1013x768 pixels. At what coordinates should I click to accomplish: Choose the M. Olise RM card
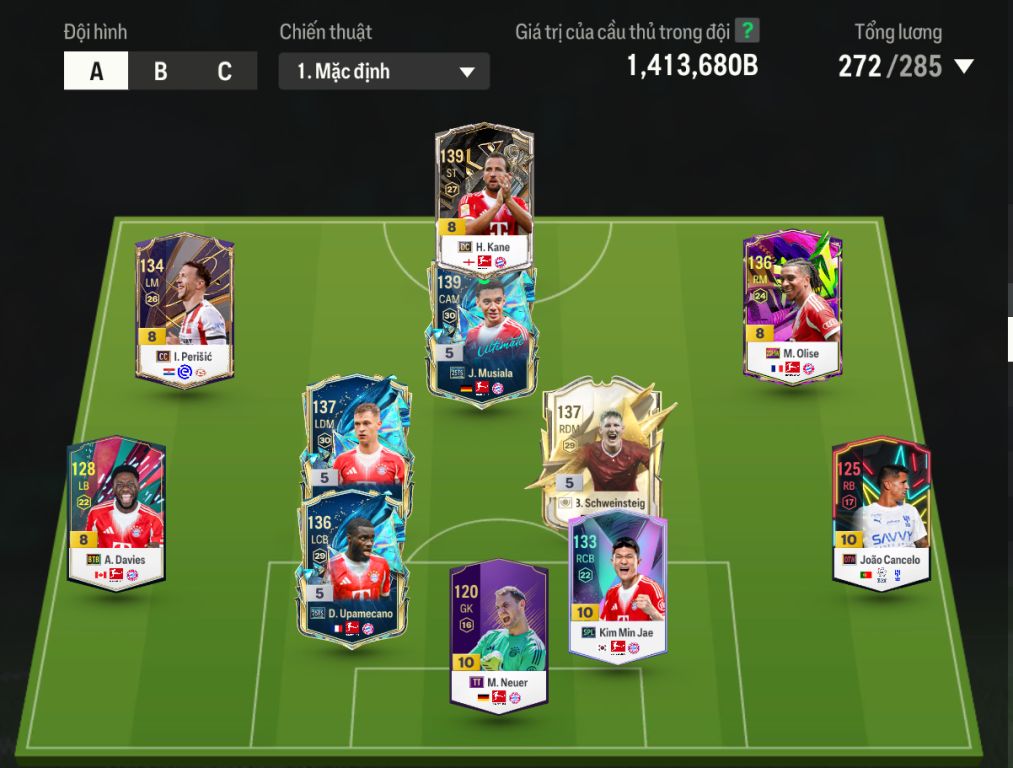[x=793, y=306]
